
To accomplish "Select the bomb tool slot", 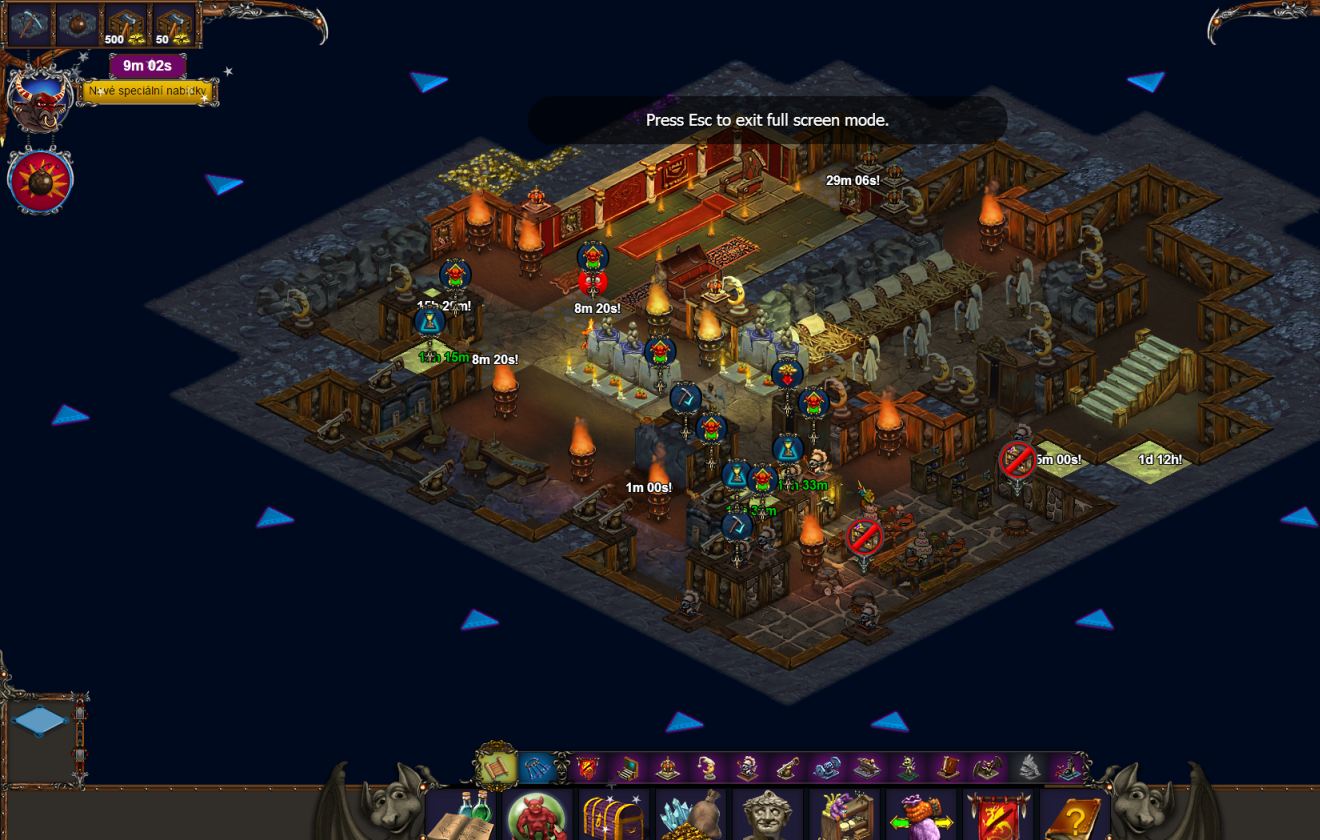I will (x=77, y=25).
